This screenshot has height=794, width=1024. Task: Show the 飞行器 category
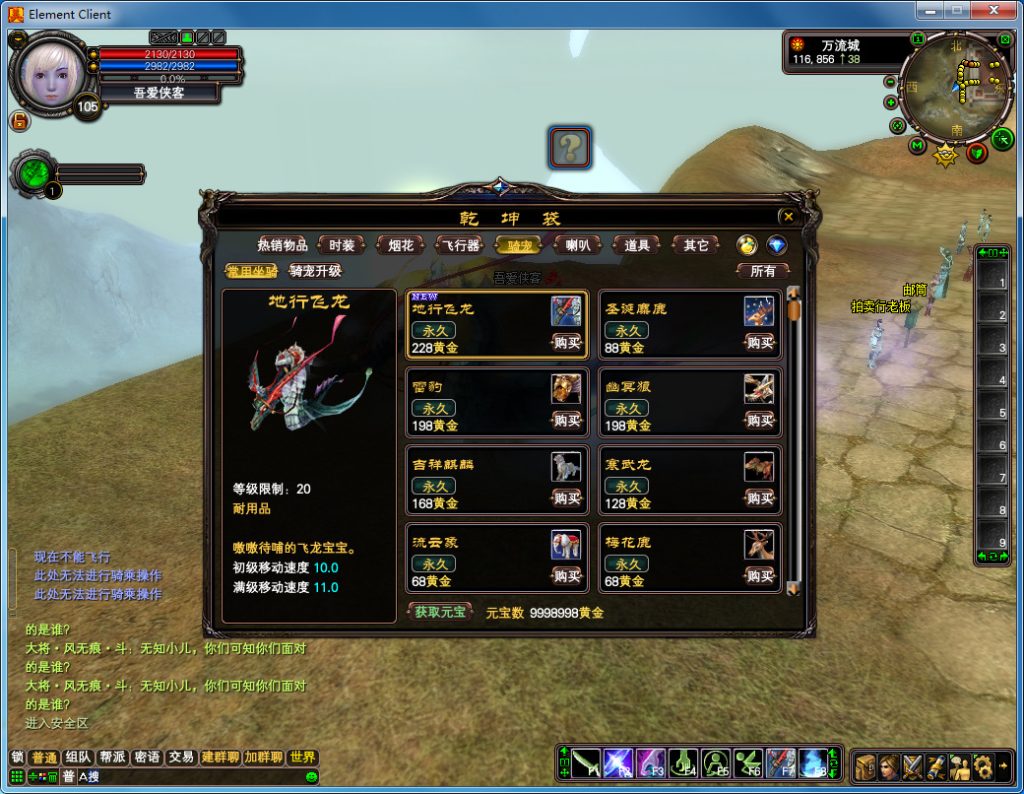(x=460, y=245)
